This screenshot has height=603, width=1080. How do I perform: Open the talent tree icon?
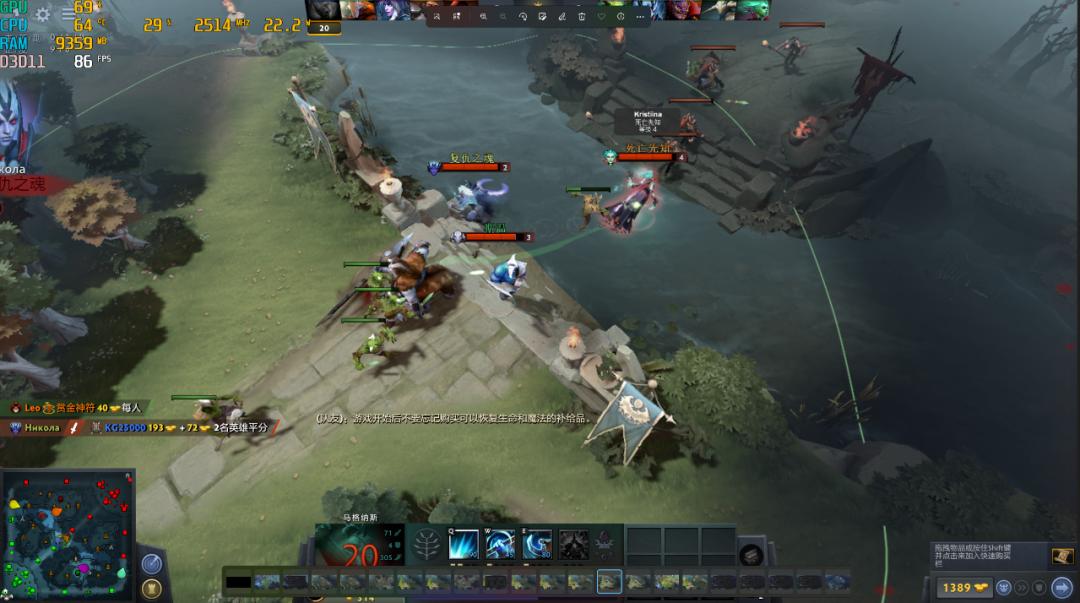[427, 546]
